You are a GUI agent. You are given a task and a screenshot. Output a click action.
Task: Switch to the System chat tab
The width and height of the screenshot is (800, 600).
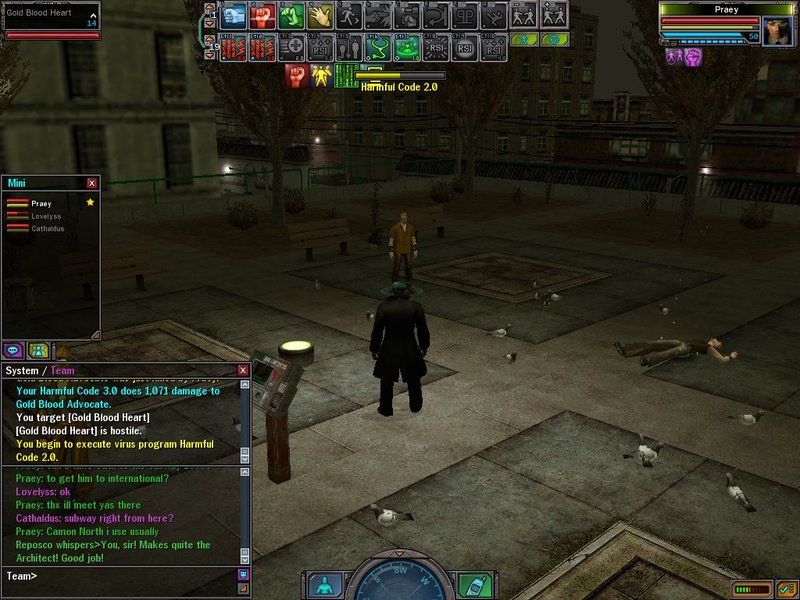tap(22, 371)
